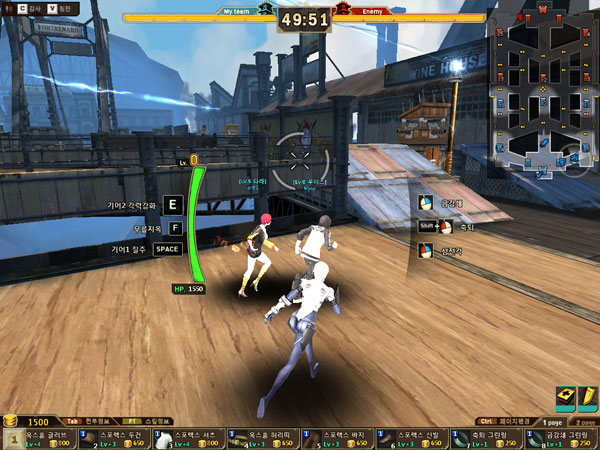Click the yellow card icon above shop bar
Viewport: 600px width, 450px height.
[566, 398]
